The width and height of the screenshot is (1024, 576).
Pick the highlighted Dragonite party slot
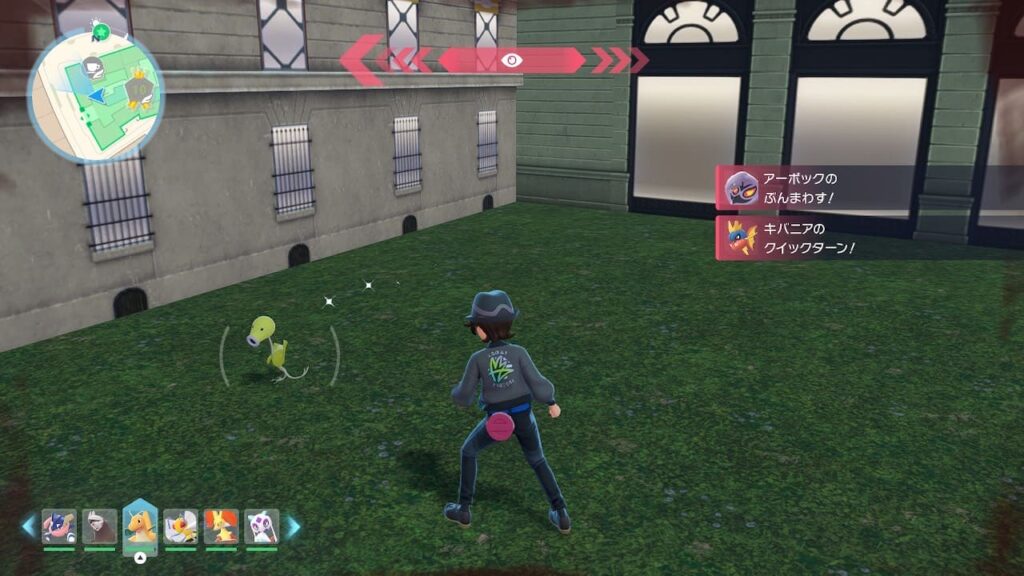click(x=140, y=525)
